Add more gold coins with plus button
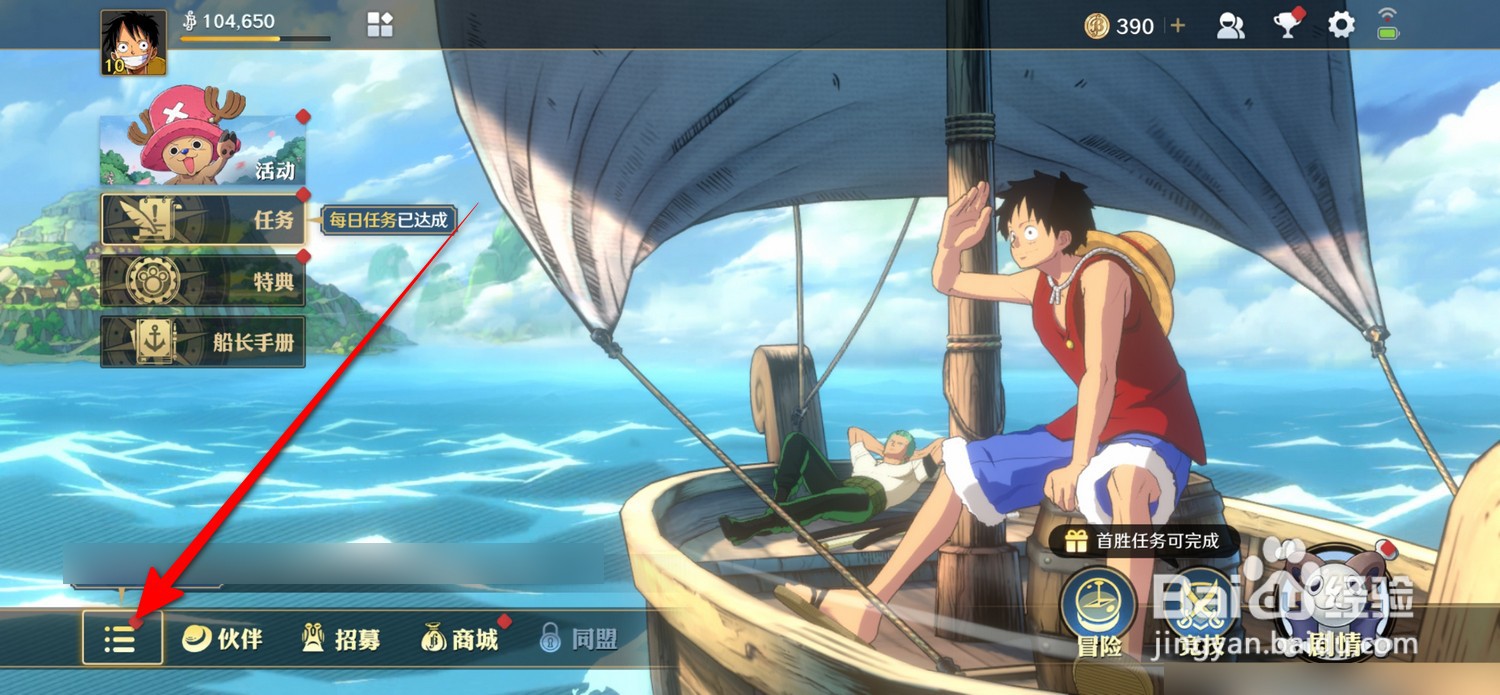 click(x=1178, y=26)
